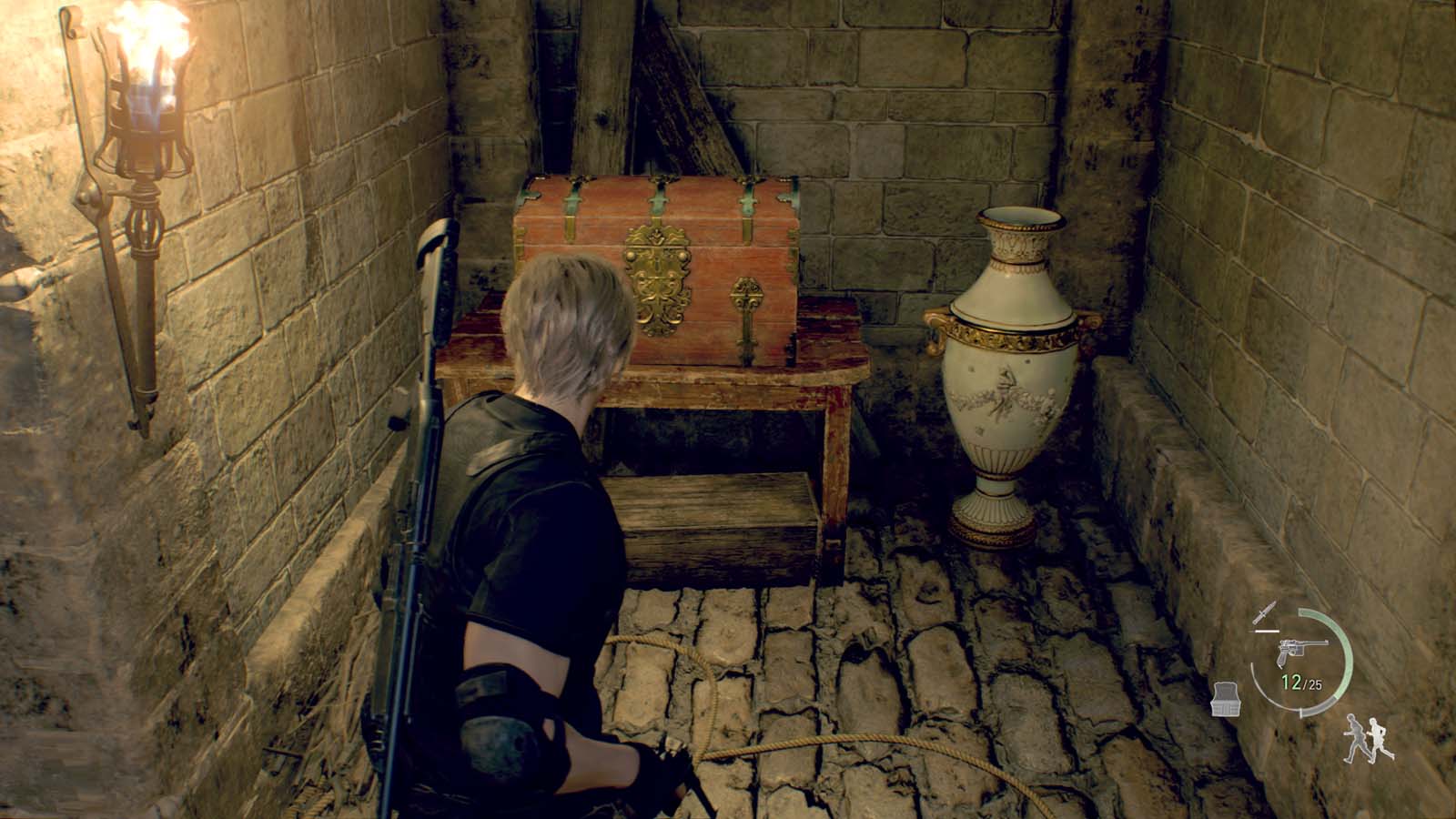Viewport: 1456px width, 819px height.
Task: Click the ammo counter showing 12/25
Action: click(x=1299, y=681)
